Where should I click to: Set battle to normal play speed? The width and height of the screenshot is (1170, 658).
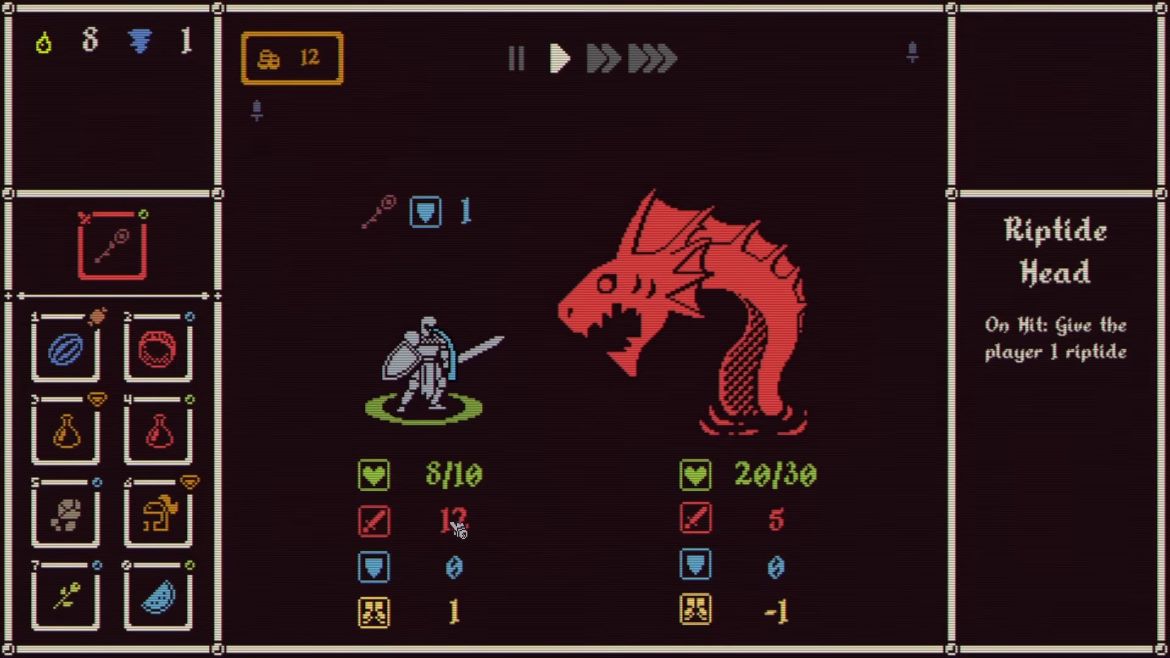pos(560,59)
